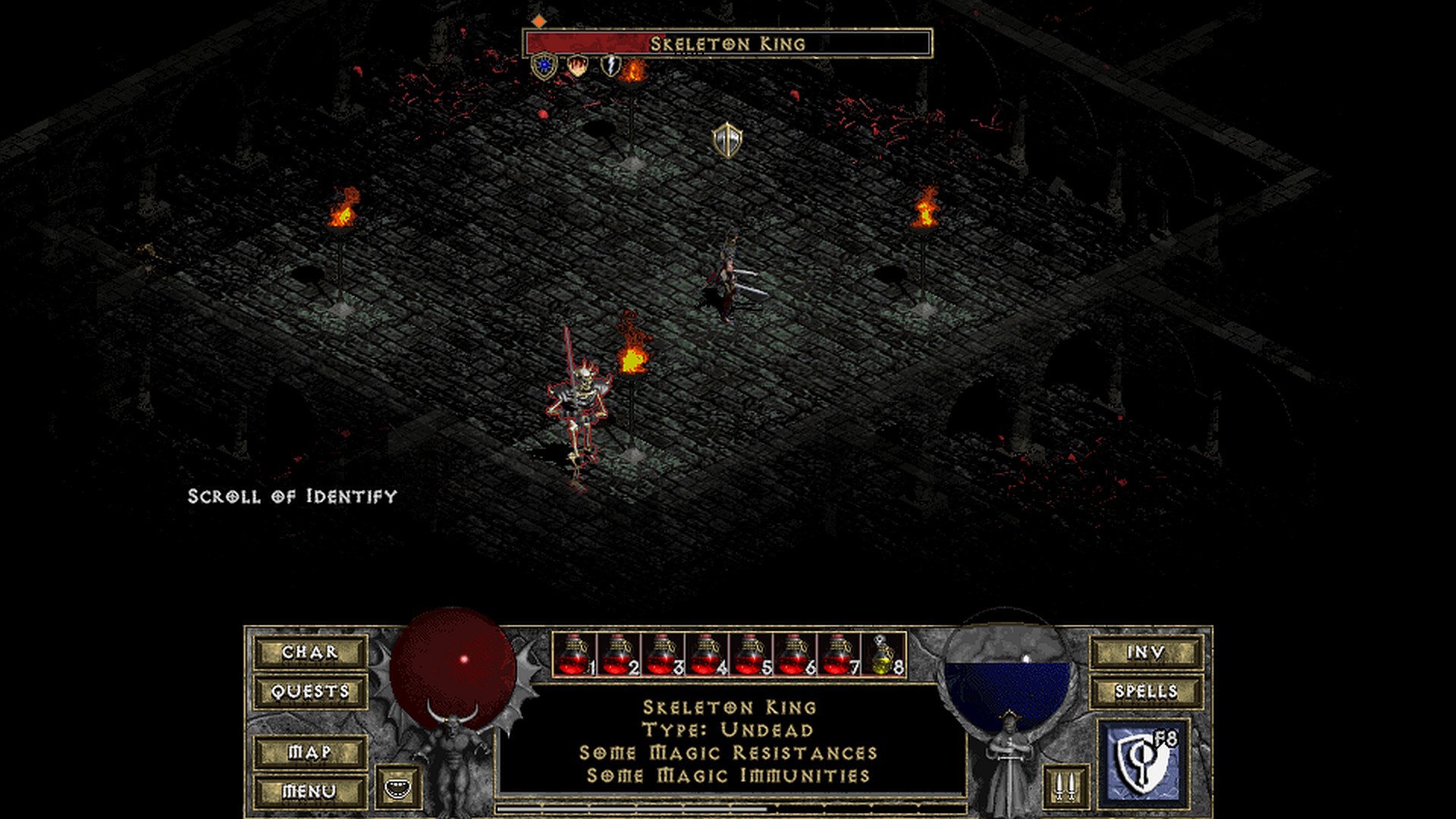Open the QUESTS log
This screenshot has width=1456, height=819.
click(x=310, y=692)
